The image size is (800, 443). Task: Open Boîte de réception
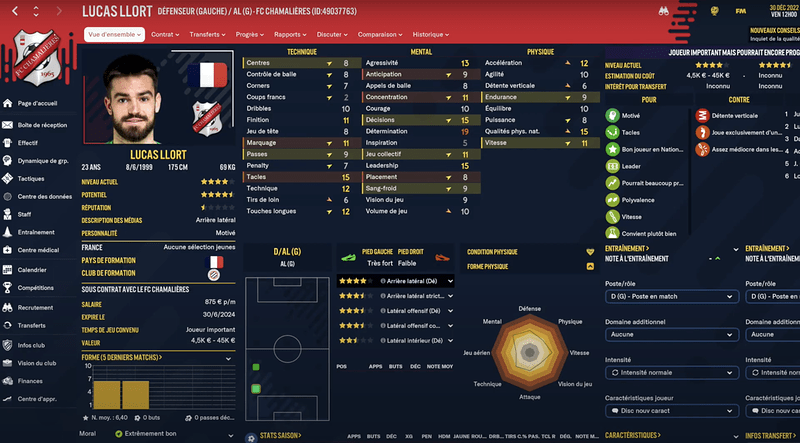click(41, 125)
